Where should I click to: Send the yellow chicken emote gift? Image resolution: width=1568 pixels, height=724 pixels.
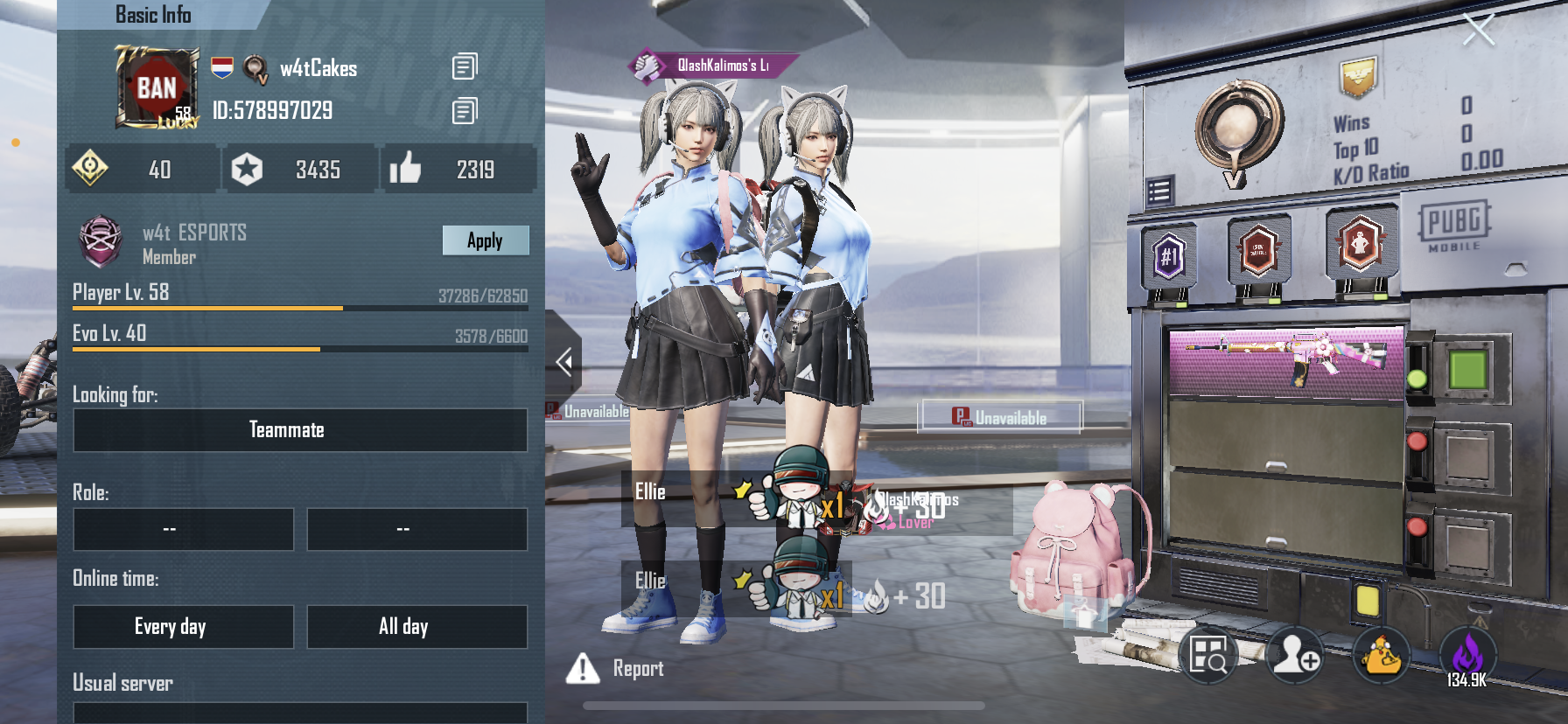coord(1382,655)
